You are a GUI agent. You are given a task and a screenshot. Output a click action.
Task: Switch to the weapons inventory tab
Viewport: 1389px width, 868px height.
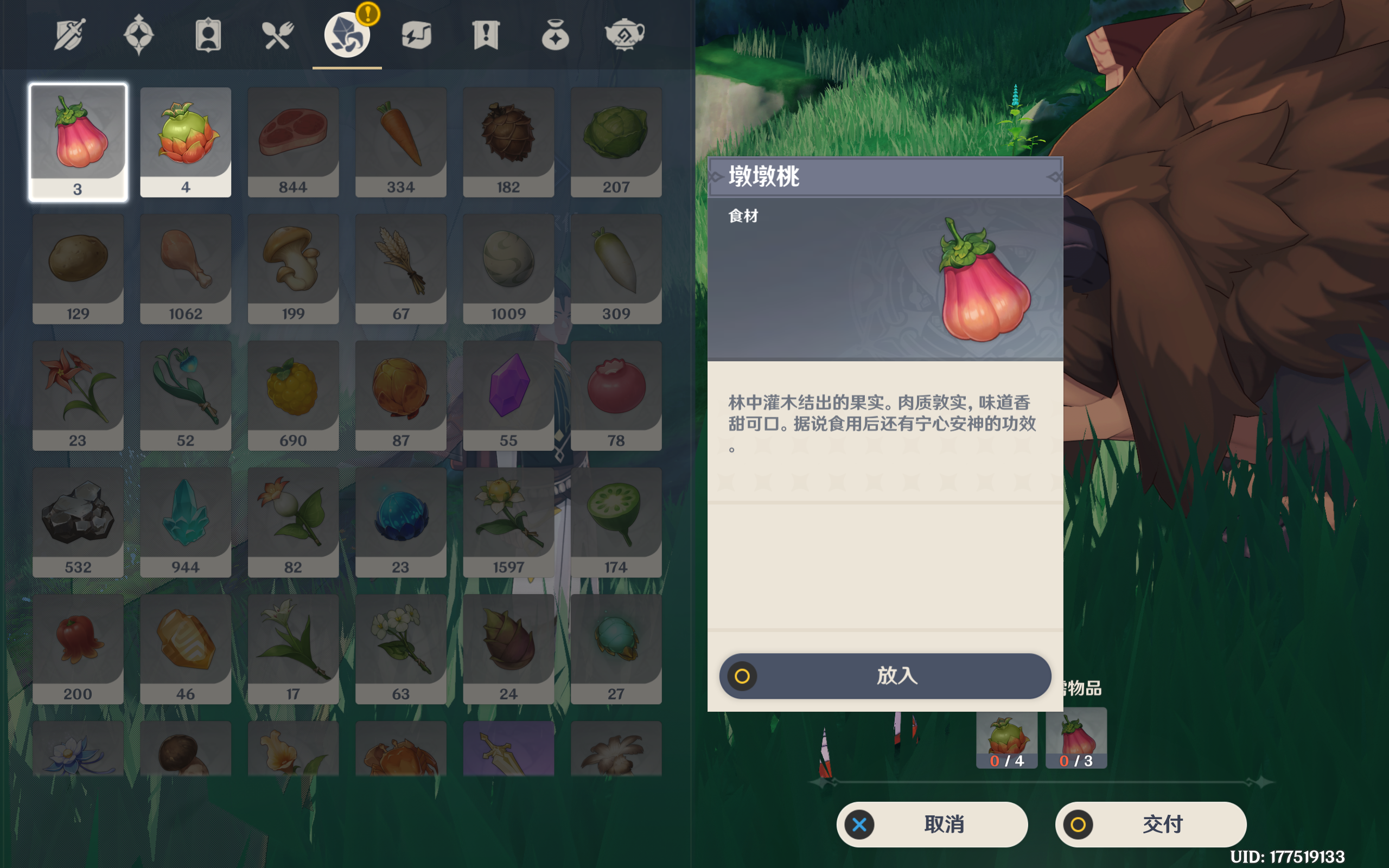(x=69, y=35)
